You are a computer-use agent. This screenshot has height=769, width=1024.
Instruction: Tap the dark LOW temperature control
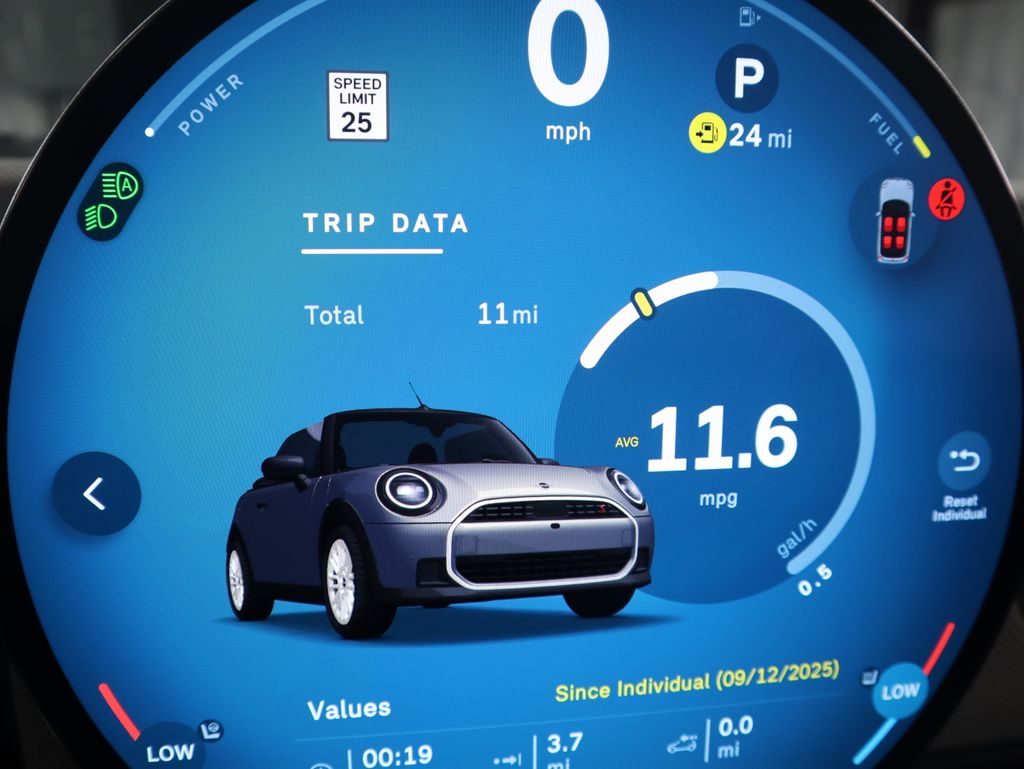coord(169,750)
